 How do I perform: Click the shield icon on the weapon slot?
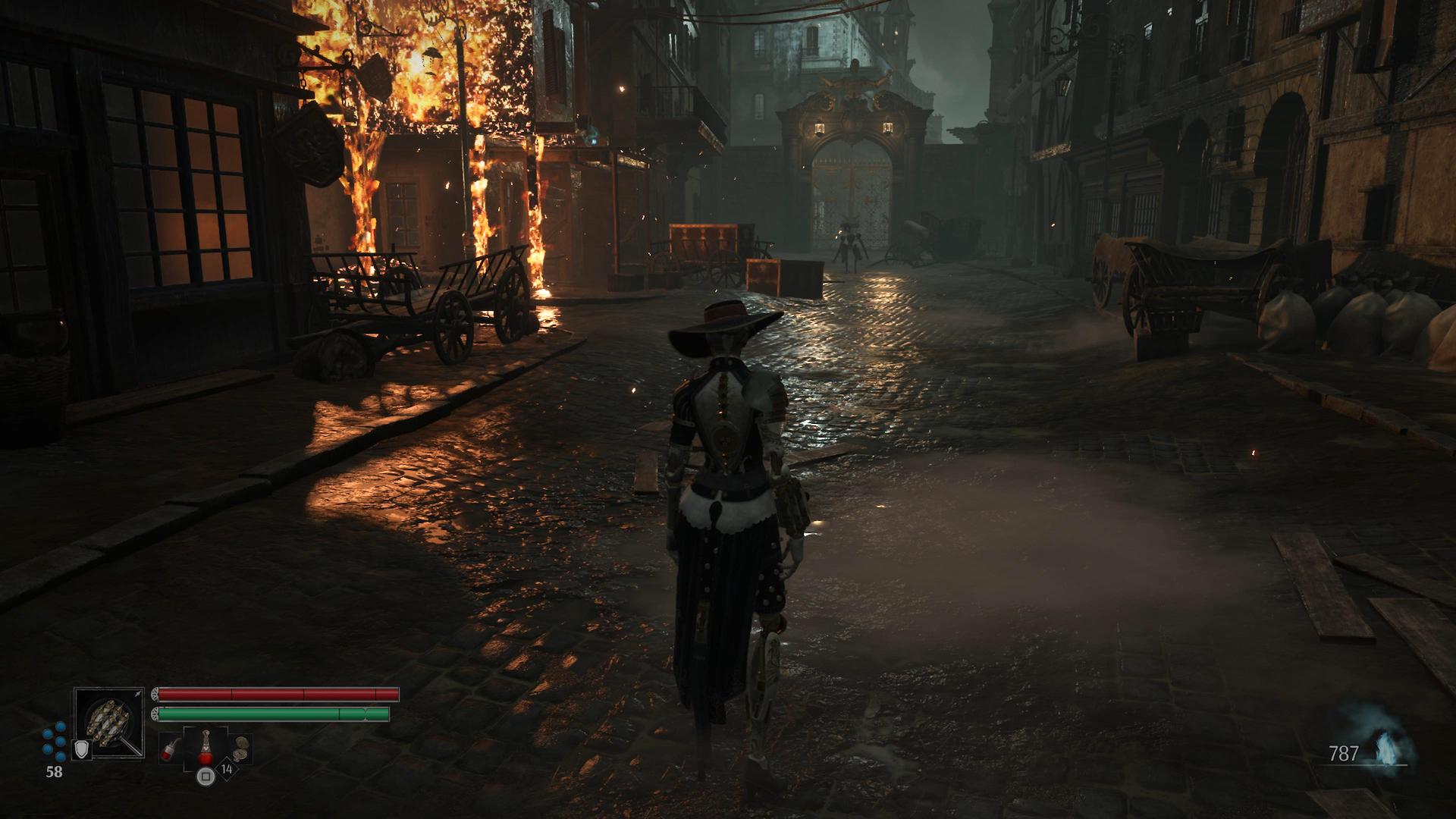pyautogui.click(x=80, y=750)
